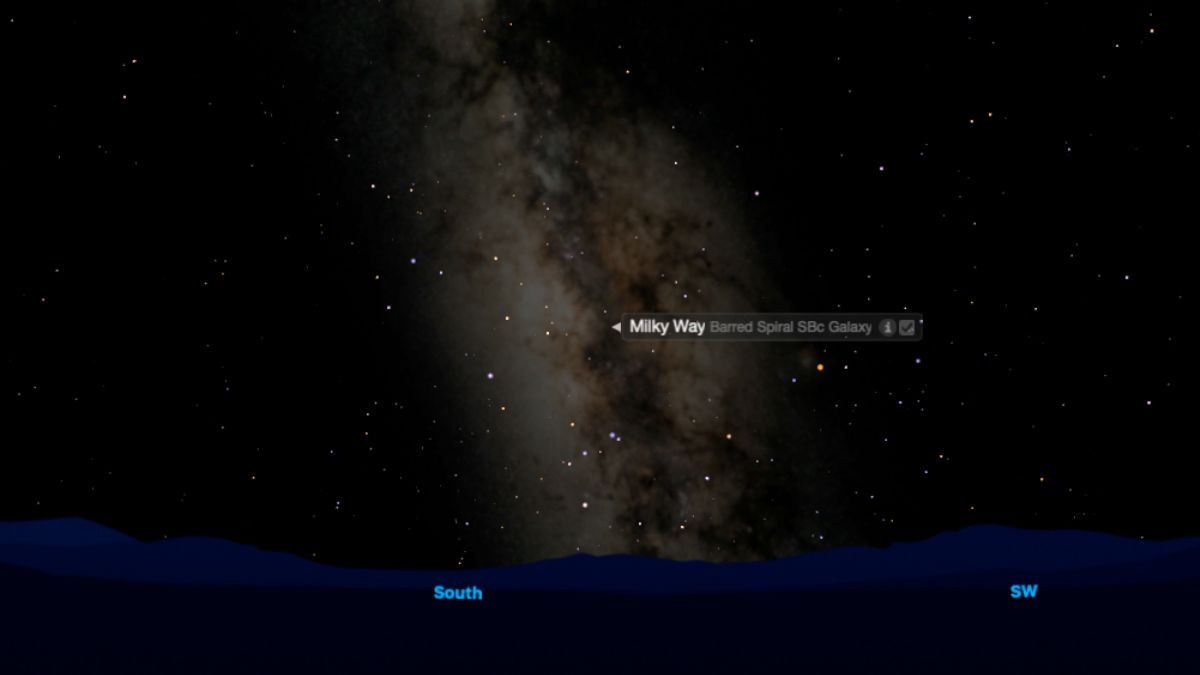Viewport: 1200px width, 675px height.
Task: Open the Milky Way info button
Action: (x=886, y=327)
